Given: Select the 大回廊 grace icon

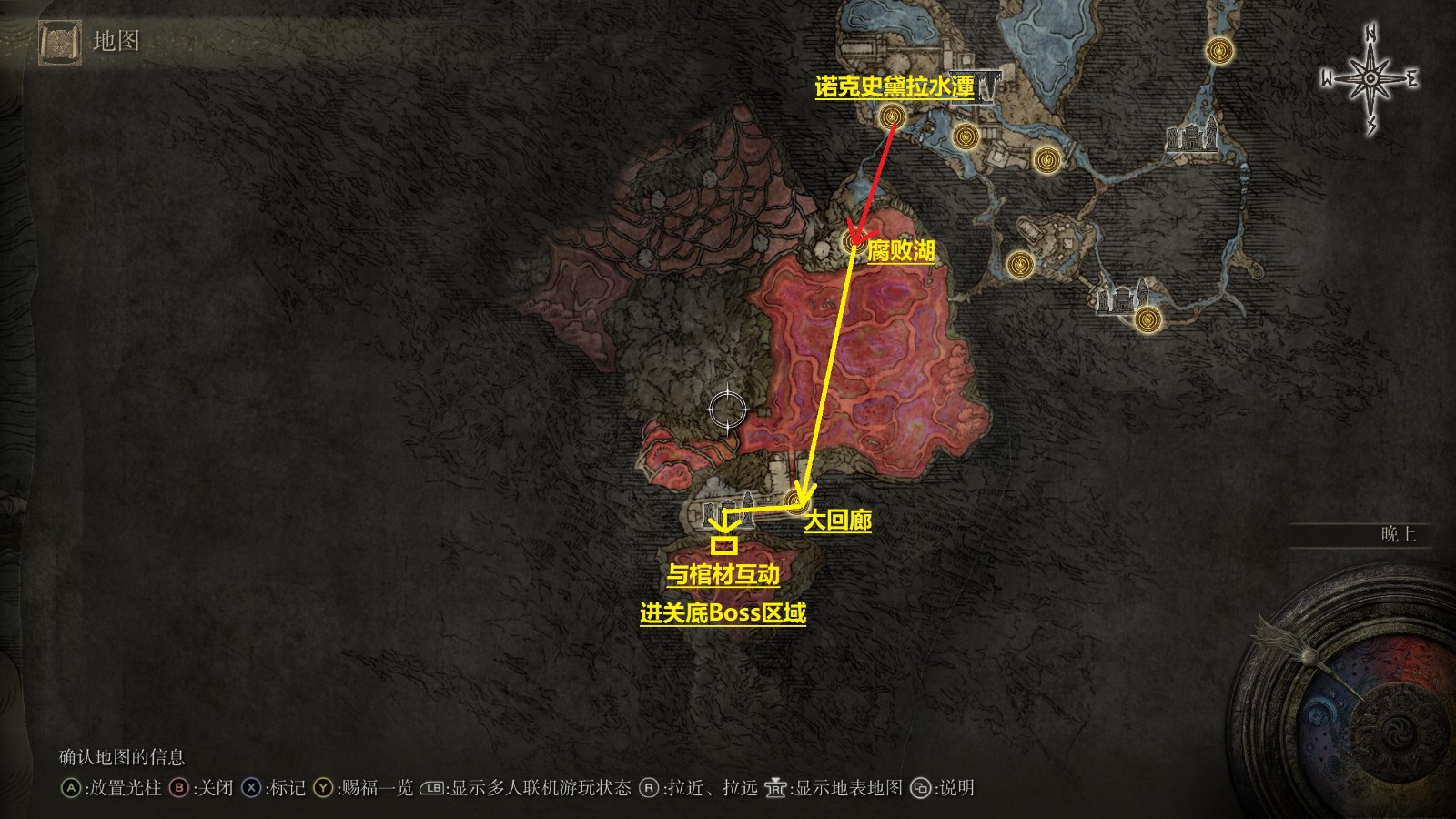Looking at the screenshot, I should coord(794,500).
